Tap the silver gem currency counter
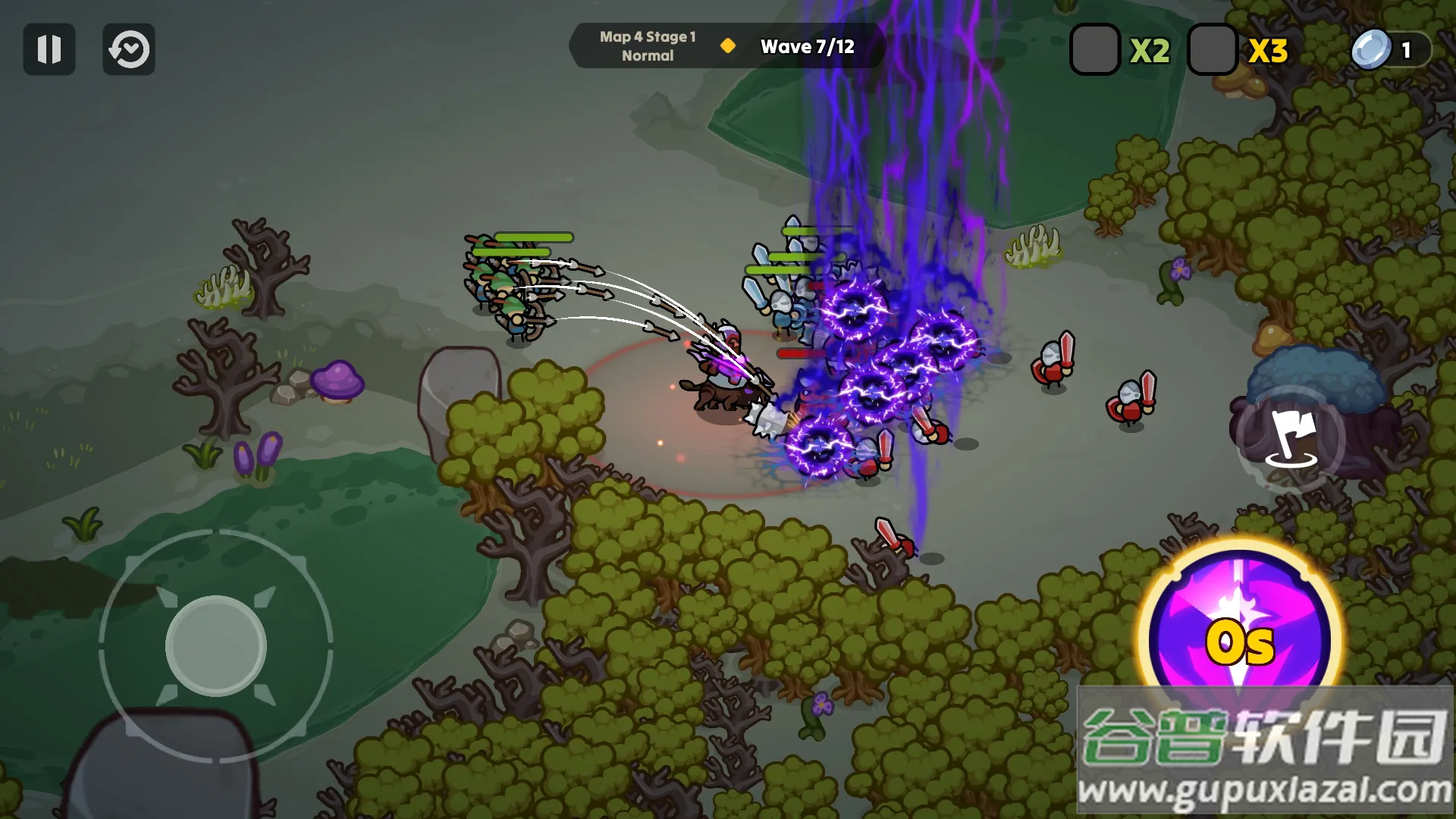Viewport: 1456px width, 819px height. pos(1390,50)
